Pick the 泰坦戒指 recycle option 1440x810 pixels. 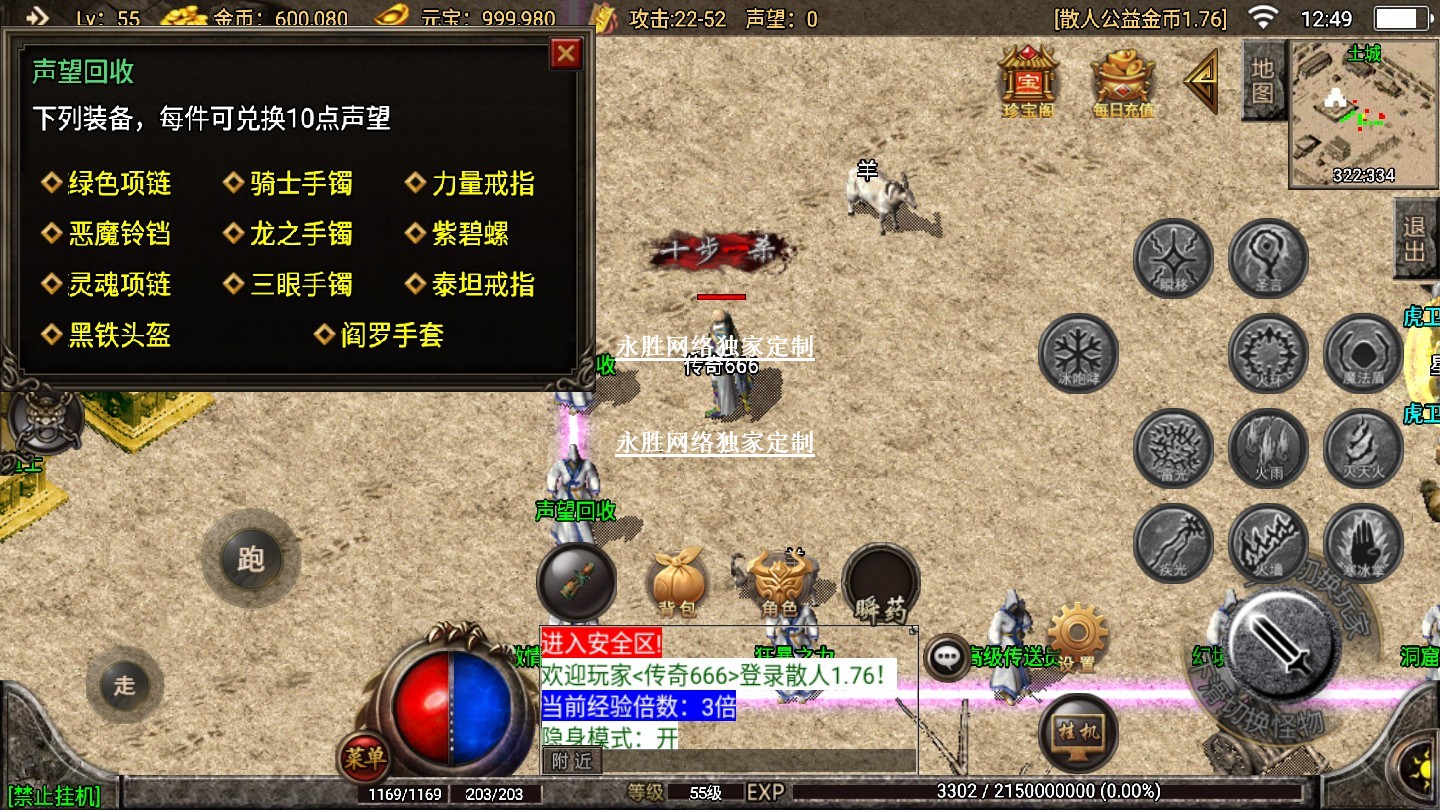point(482,285)
